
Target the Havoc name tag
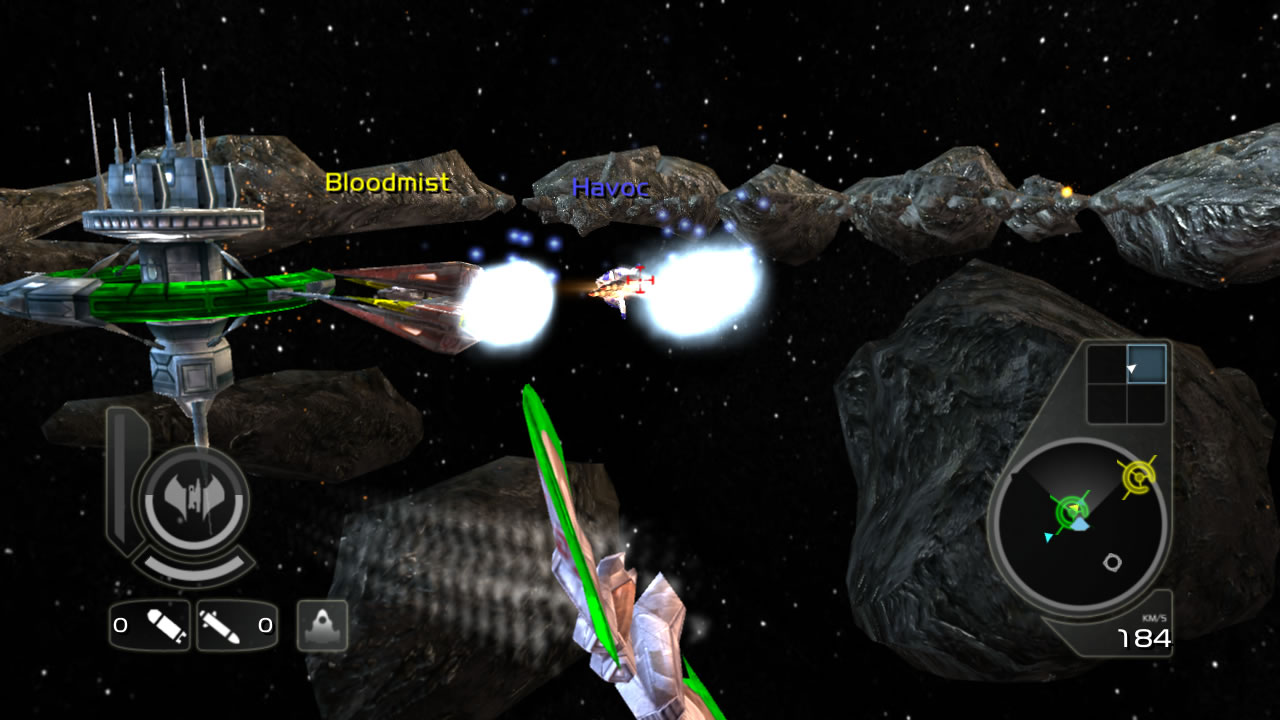click(x=611, y=187)
